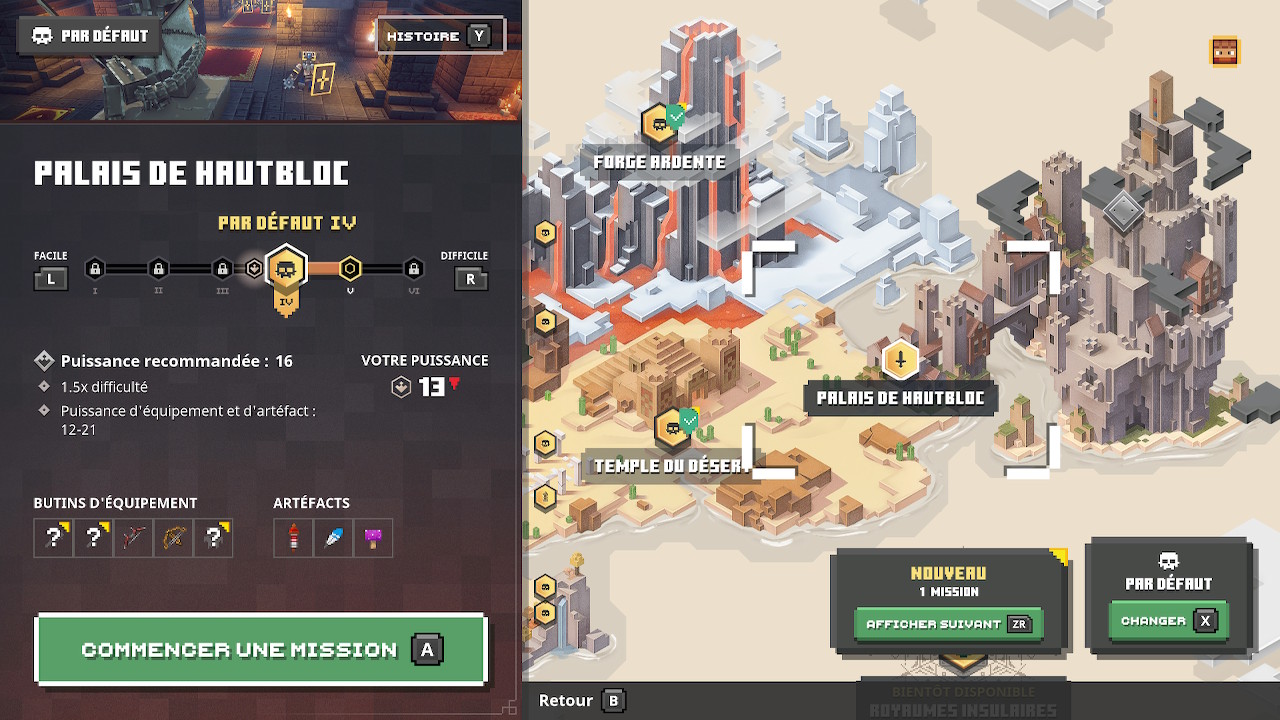Show next new mission with Afficher suivant
The width and height of the screenshot is (1280, 720).
click(947, 624)
